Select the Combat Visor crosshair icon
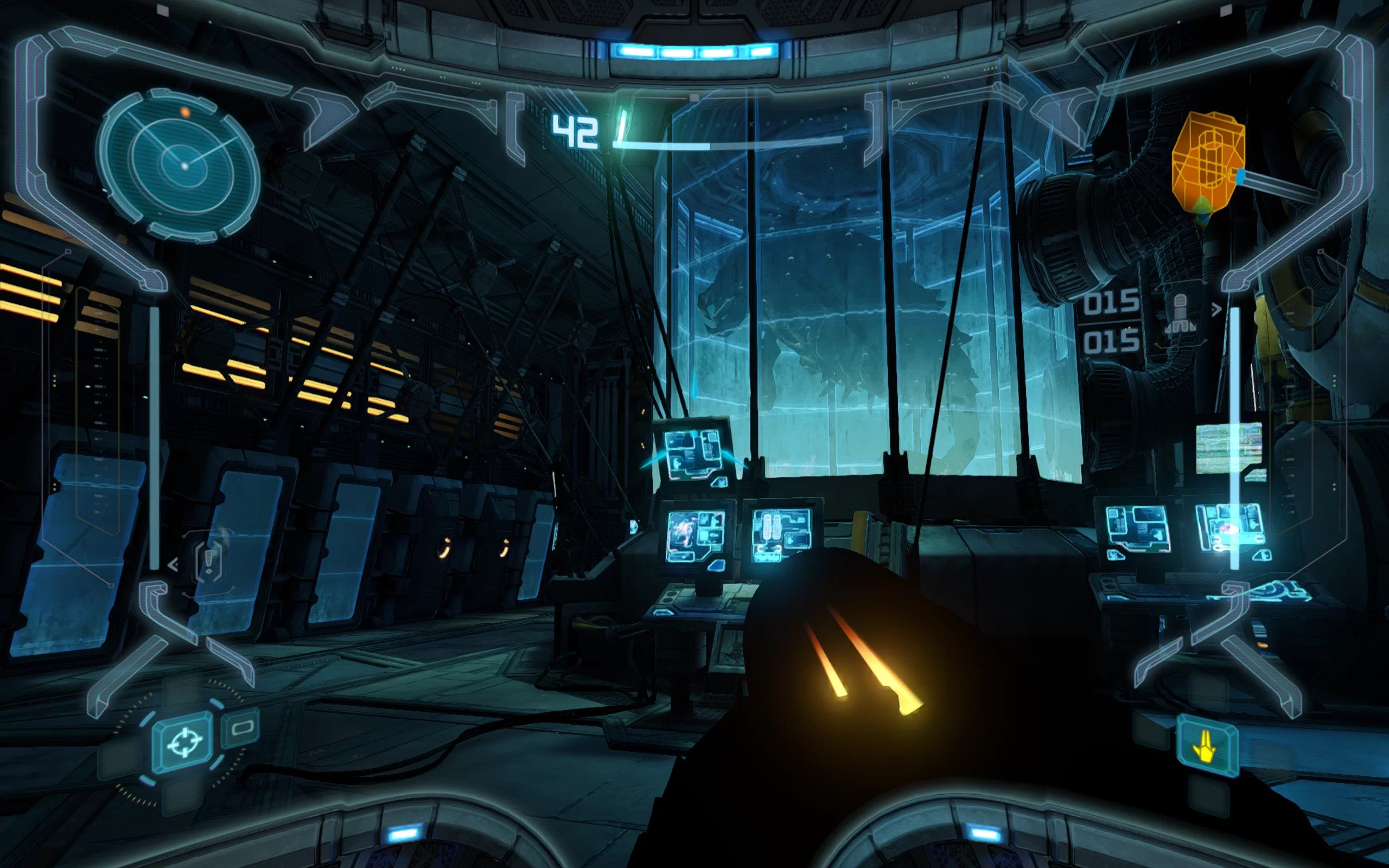 184,743
